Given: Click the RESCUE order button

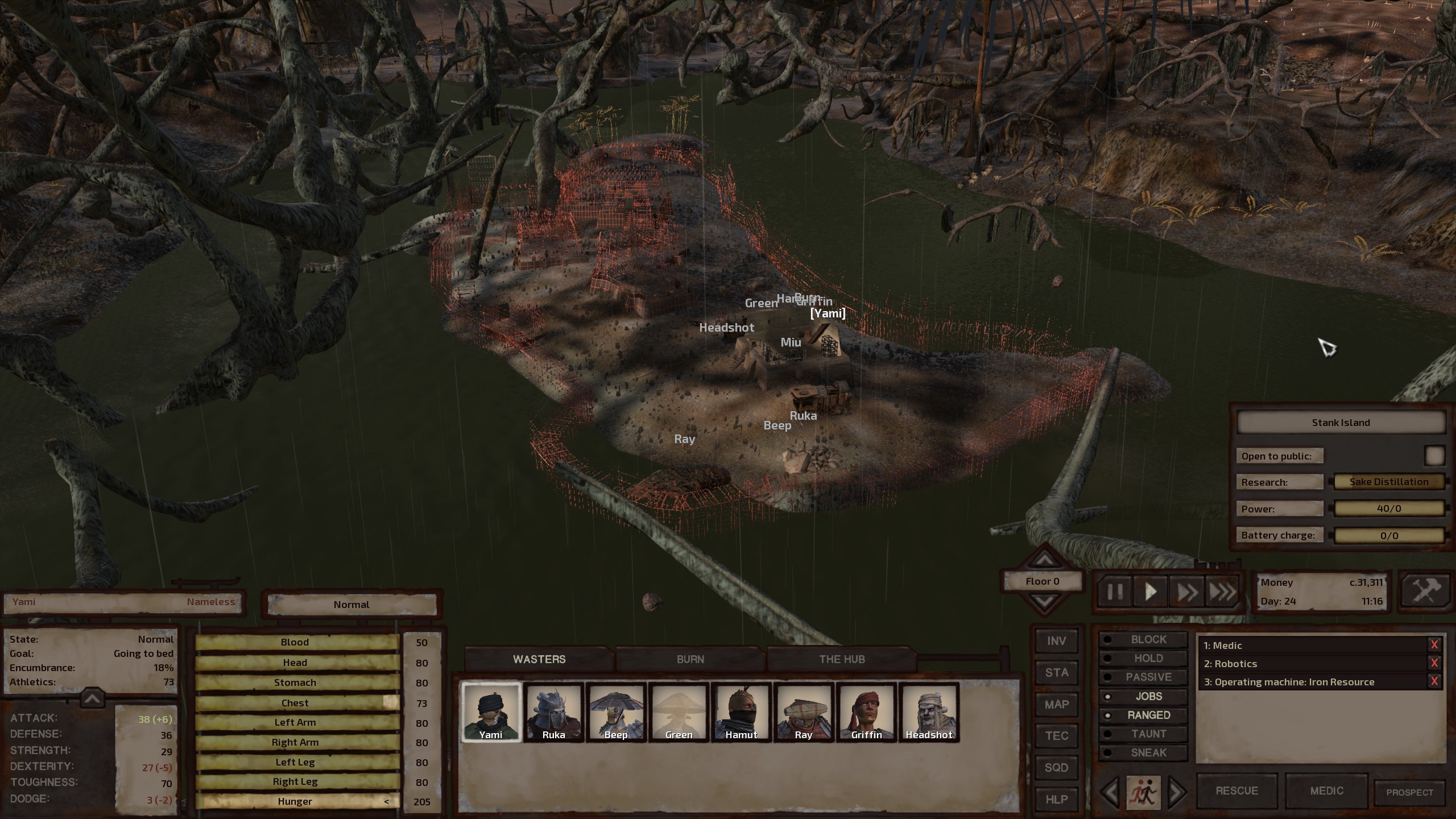Looking at the screenshot, I should 1236,791.
